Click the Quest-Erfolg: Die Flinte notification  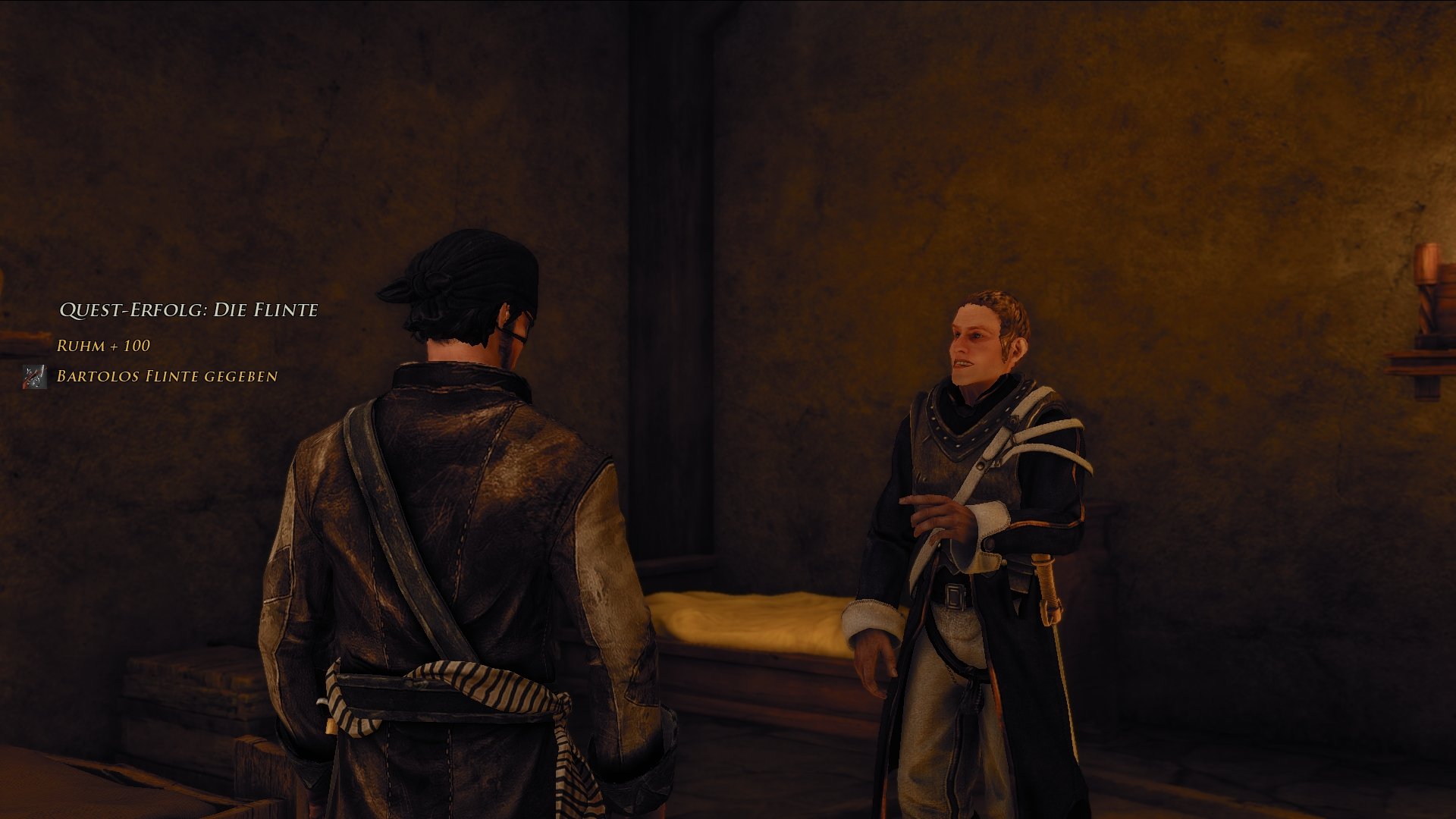(x=189, y=310)
